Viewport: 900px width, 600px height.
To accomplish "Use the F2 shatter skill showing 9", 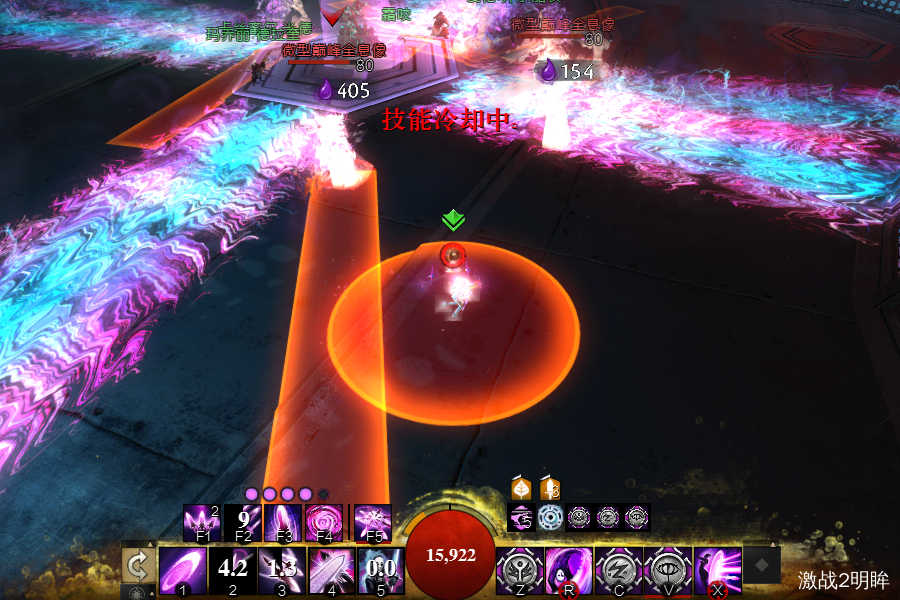I will pyautogui.click(x=242, y=522).
